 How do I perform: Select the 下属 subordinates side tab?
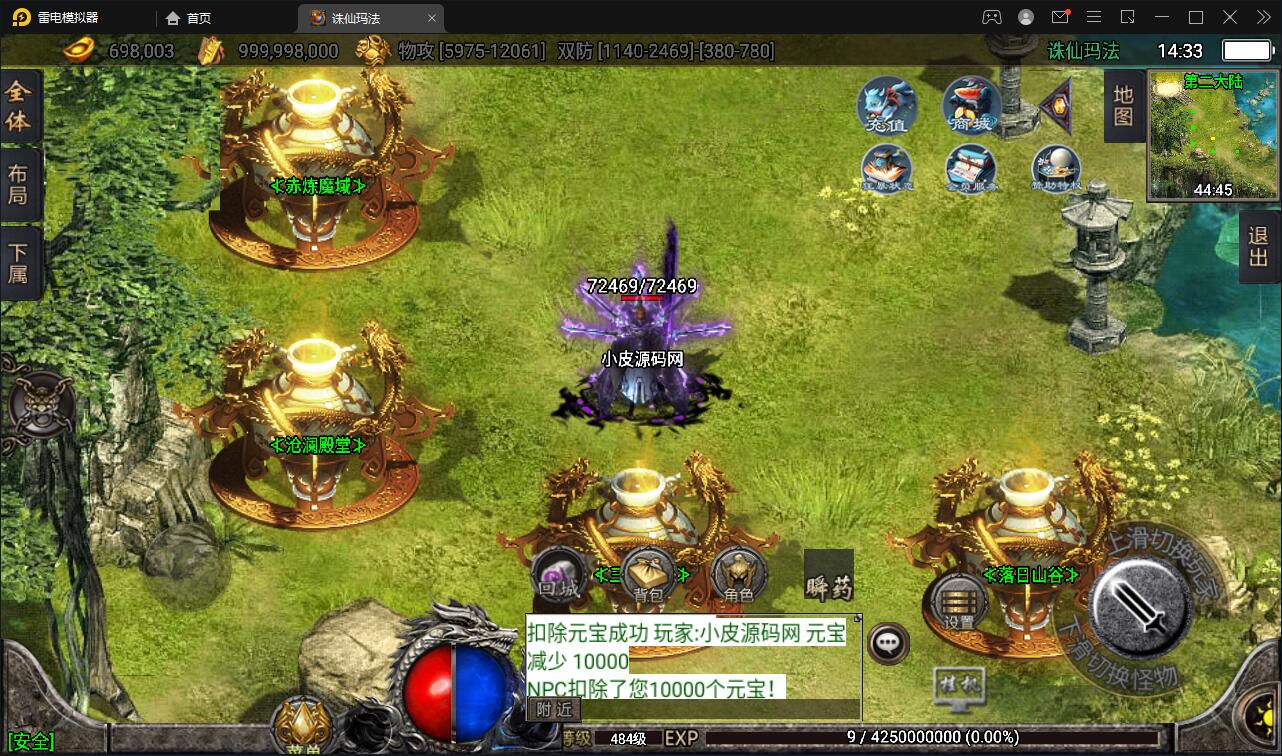click(x=19, y=261)
